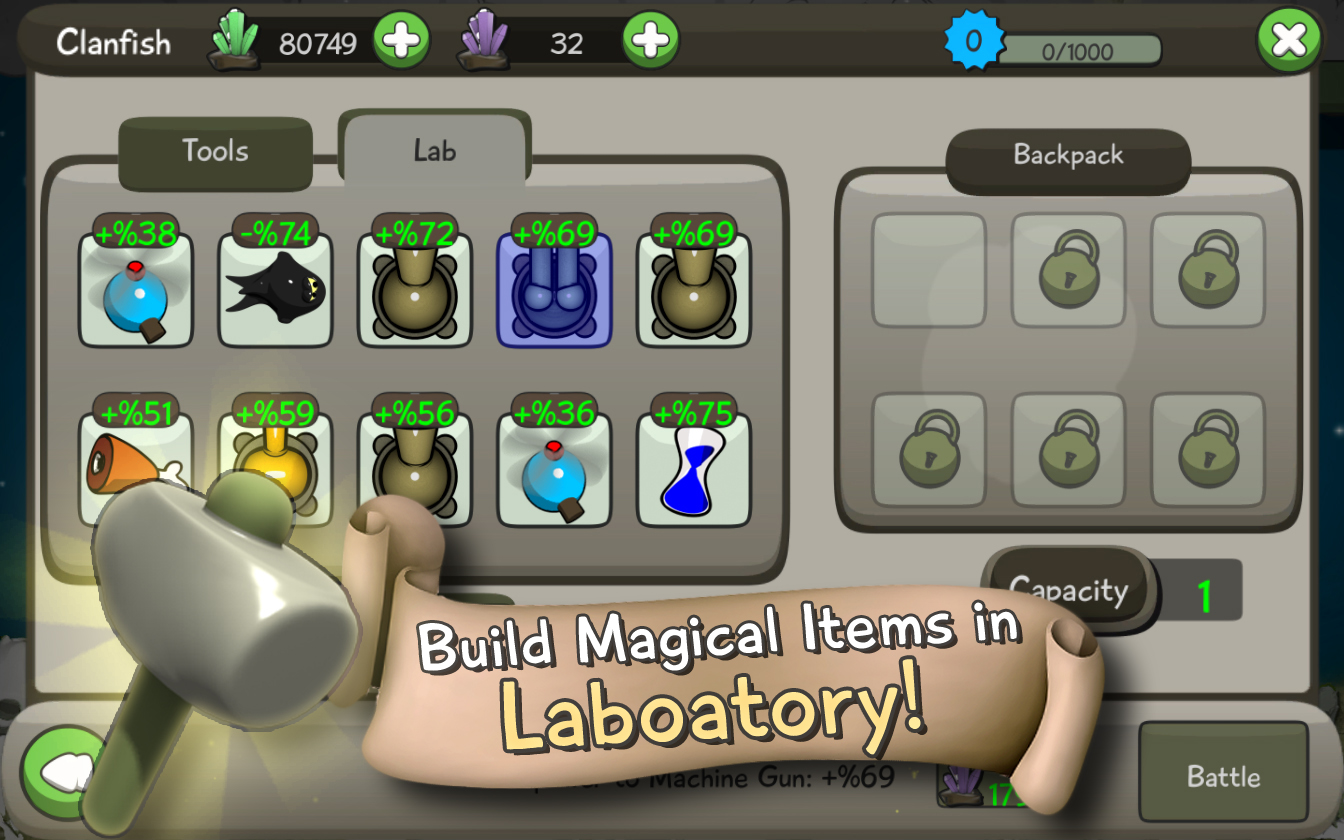
Task: Tap the plus button next to 80749 gems
Action: click(402, 40)
